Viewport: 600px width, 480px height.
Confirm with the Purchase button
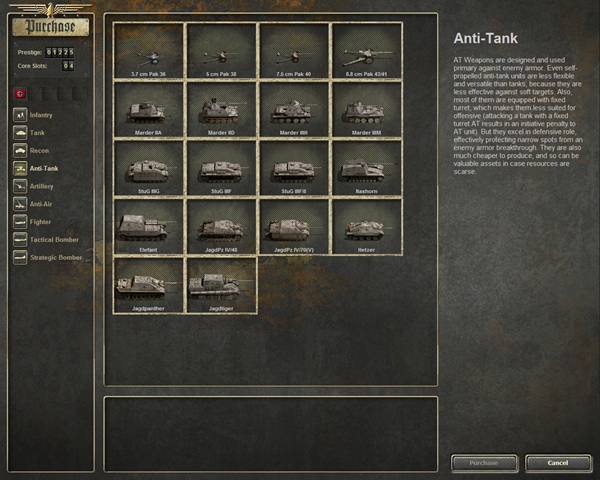pos(484,463)
